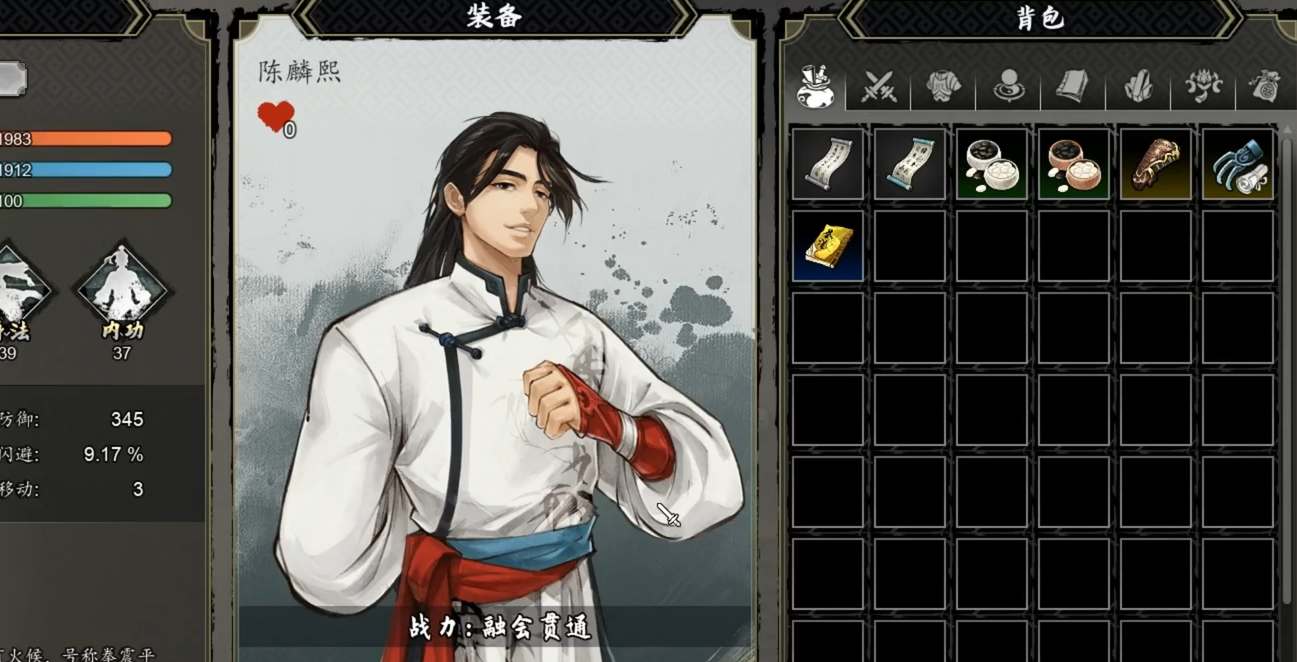Pick the Go stones in copper bowls

(x=1074, y=164)
